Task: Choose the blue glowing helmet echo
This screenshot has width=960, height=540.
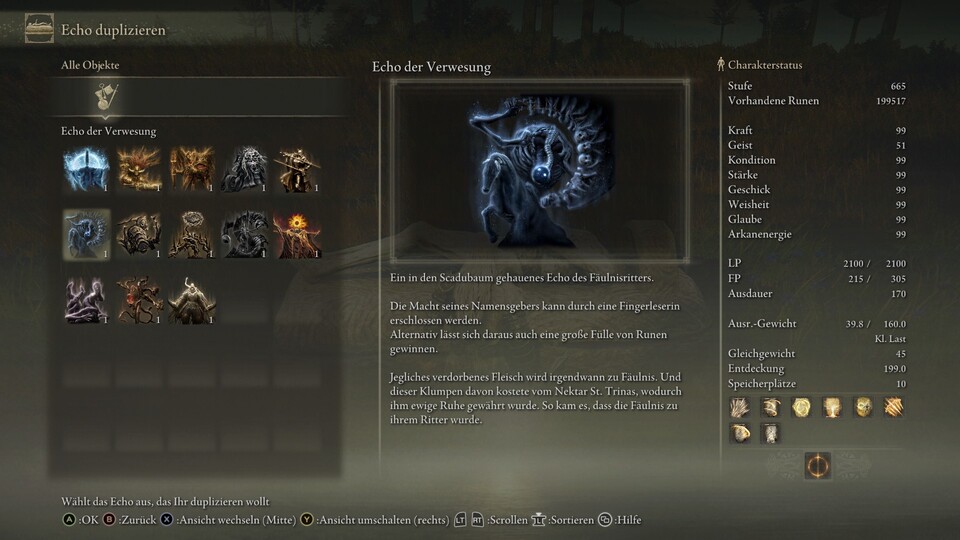Action: (x=86, y=169)
